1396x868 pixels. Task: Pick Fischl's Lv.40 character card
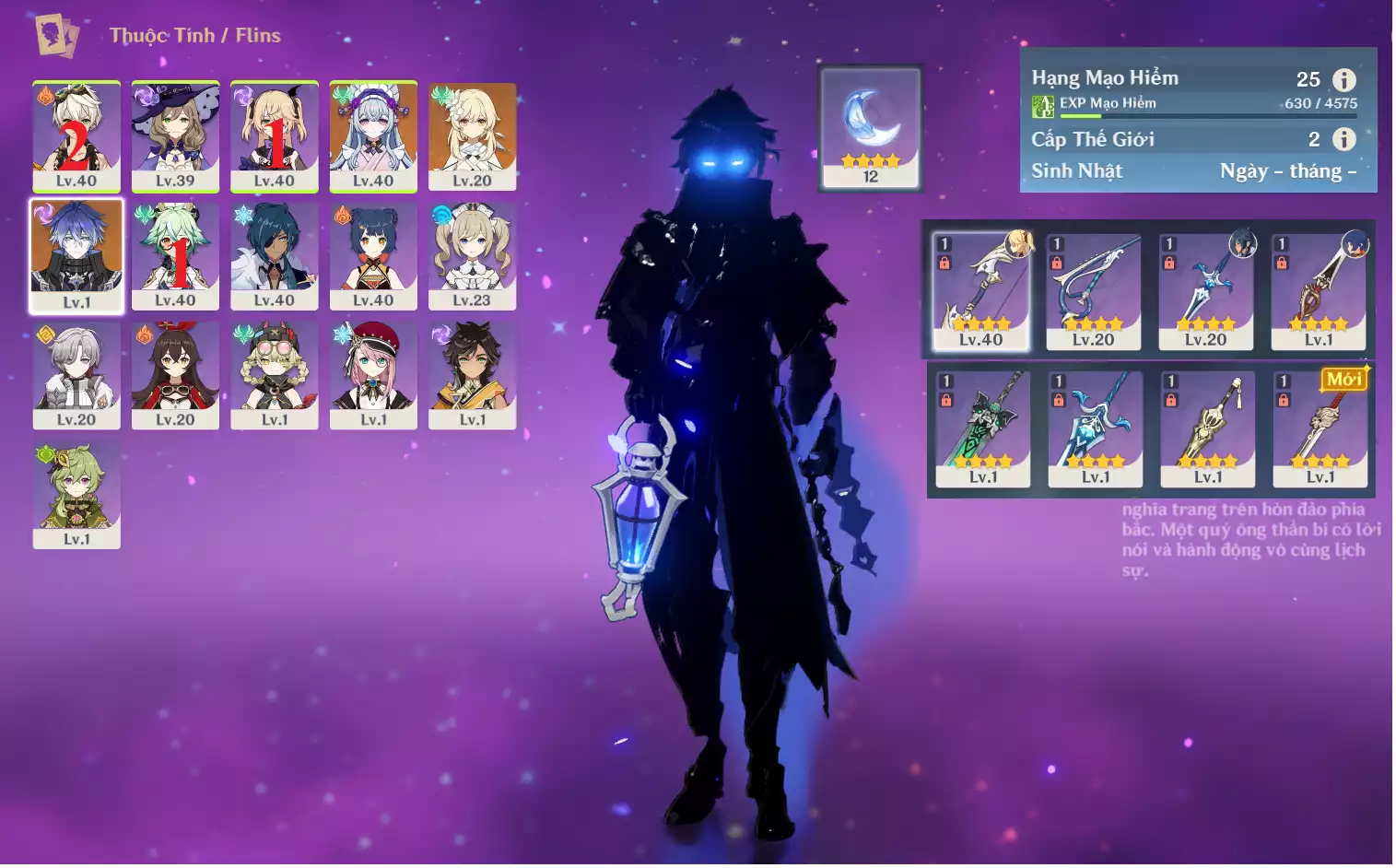(275, 136)
